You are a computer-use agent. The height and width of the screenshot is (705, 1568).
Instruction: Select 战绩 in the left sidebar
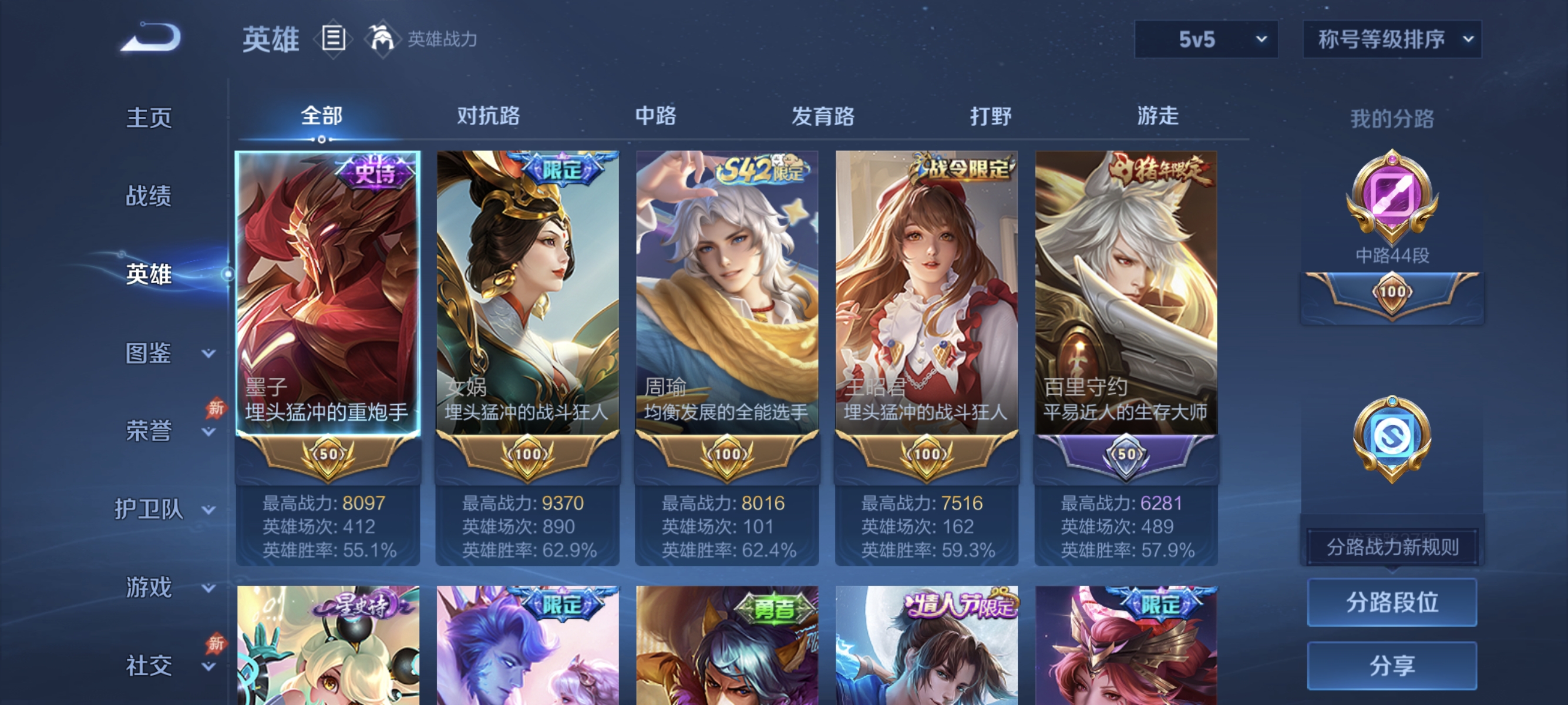150,196
